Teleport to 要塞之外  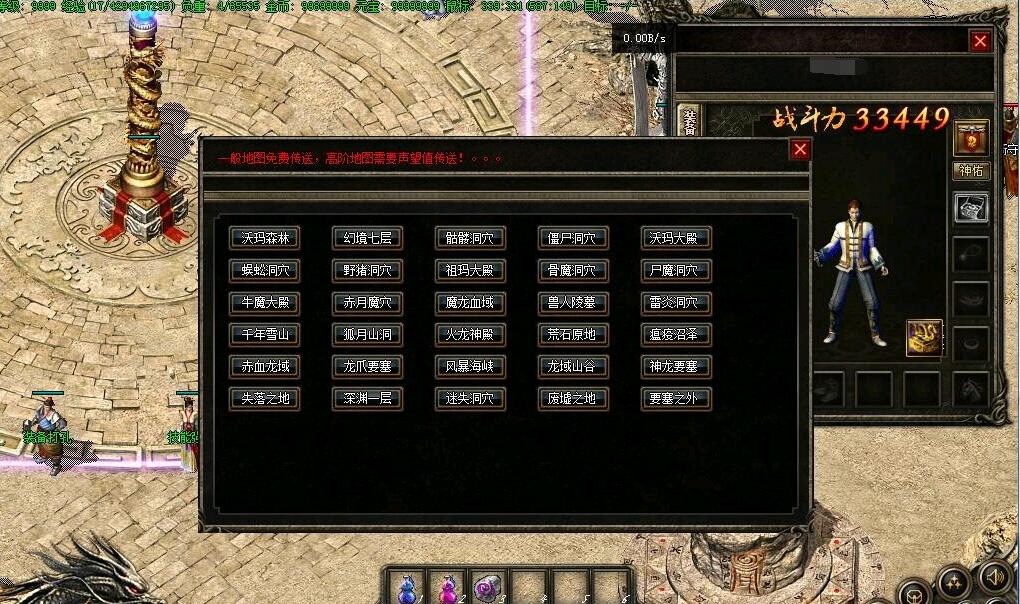click(676, 398)
